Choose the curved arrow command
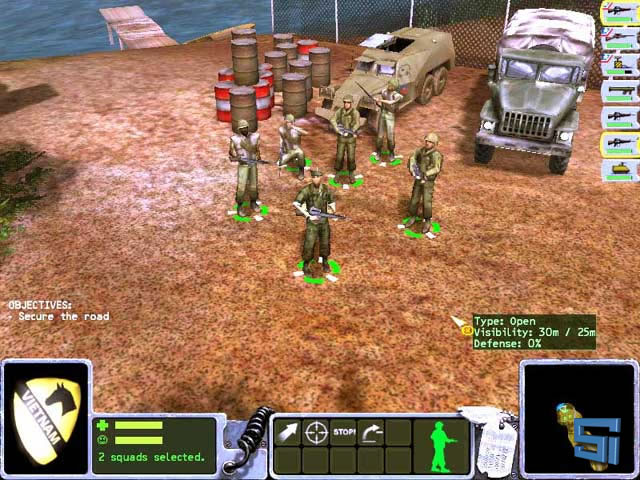The image size is (640, 480). [371, 433]
